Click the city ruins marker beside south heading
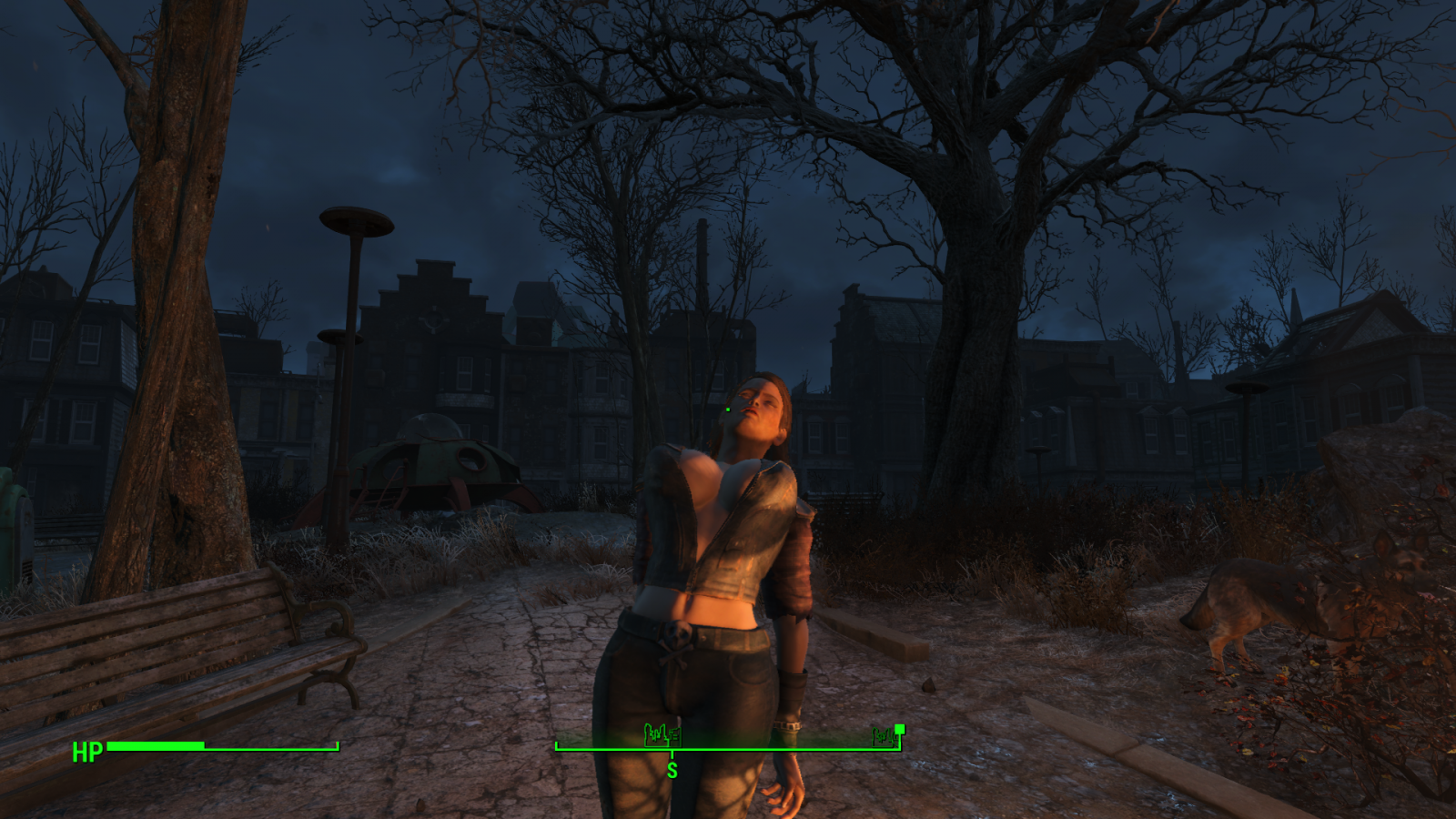The image size is (1456, 819). click(662, 733)
